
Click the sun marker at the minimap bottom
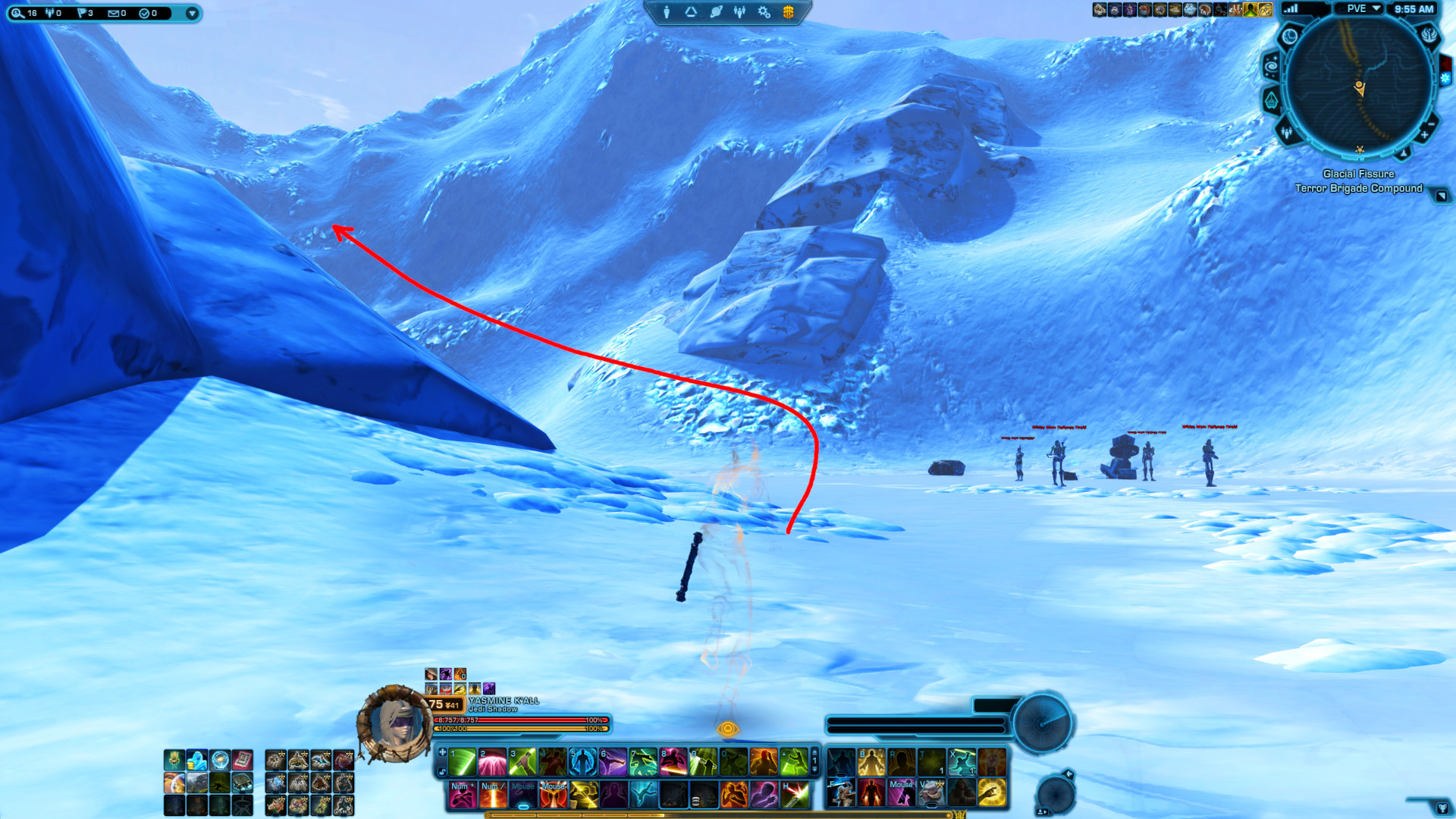coord(1359,149)
